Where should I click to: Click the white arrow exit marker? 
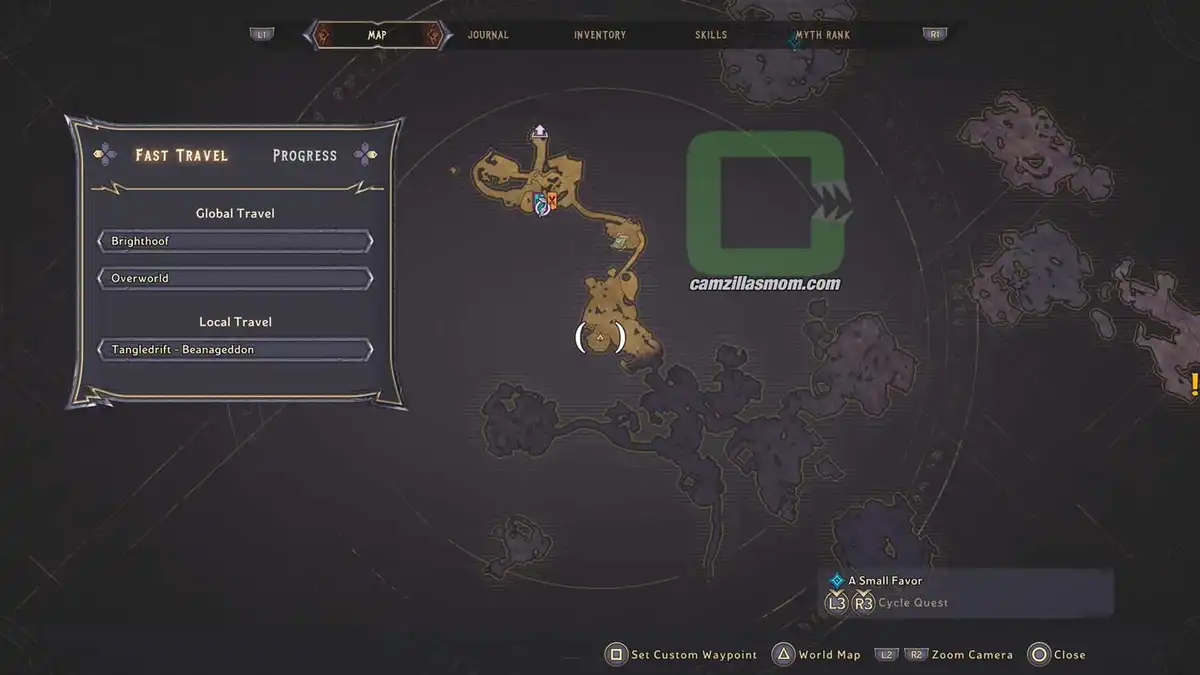(540, 130)
